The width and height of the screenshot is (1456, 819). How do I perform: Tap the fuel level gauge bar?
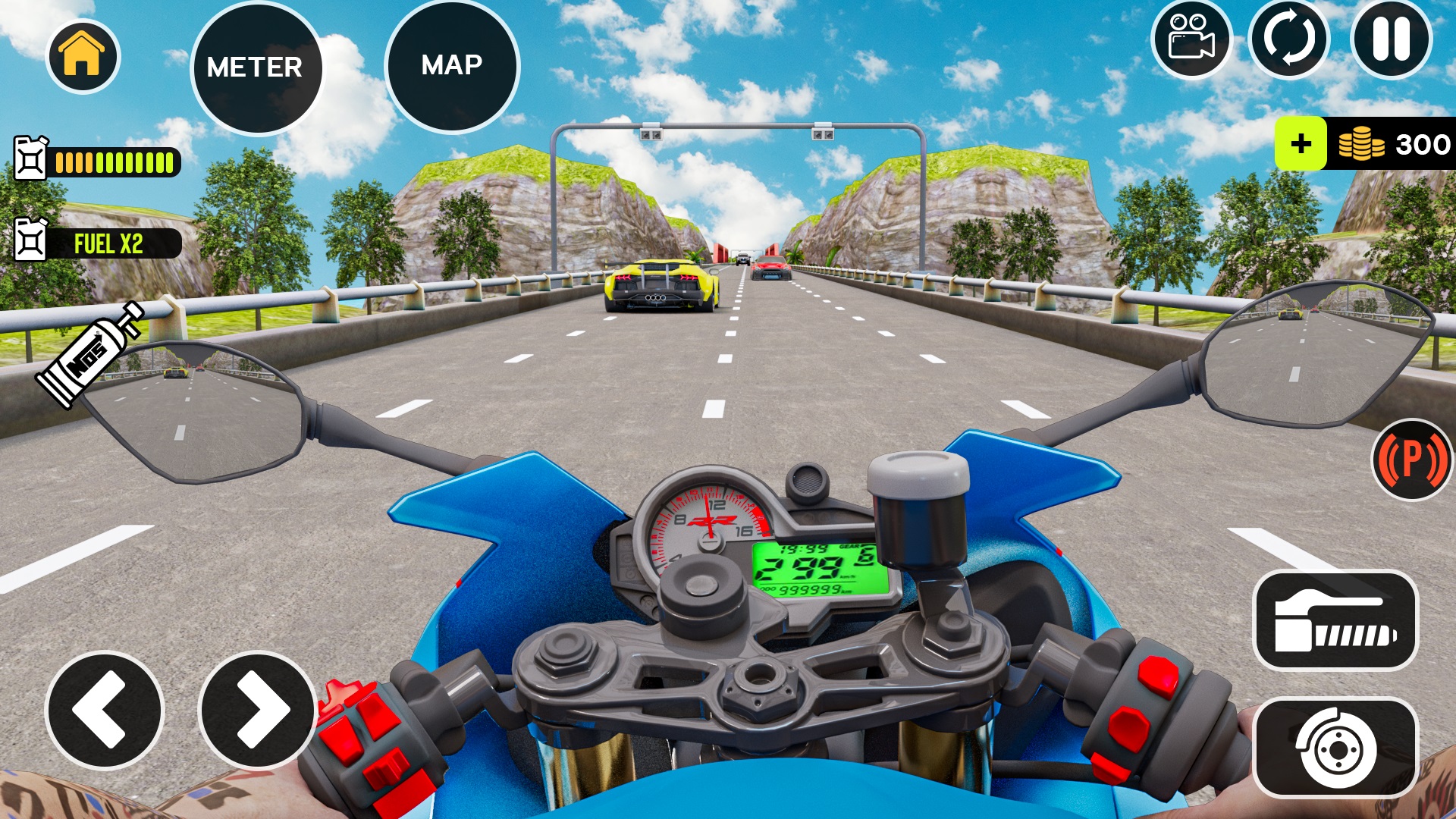[114, 162]
